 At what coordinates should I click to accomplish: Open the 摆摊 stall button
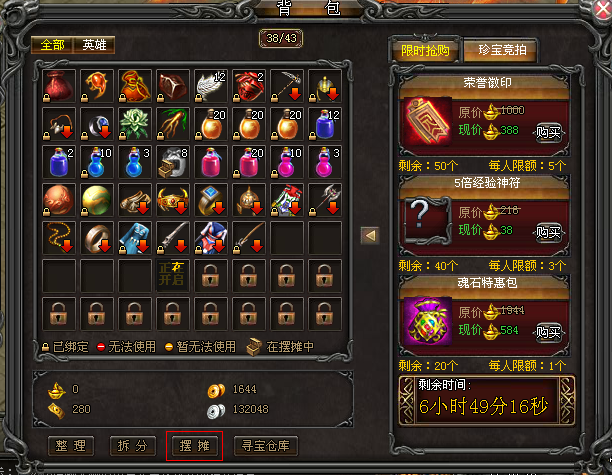click(194, 445)
